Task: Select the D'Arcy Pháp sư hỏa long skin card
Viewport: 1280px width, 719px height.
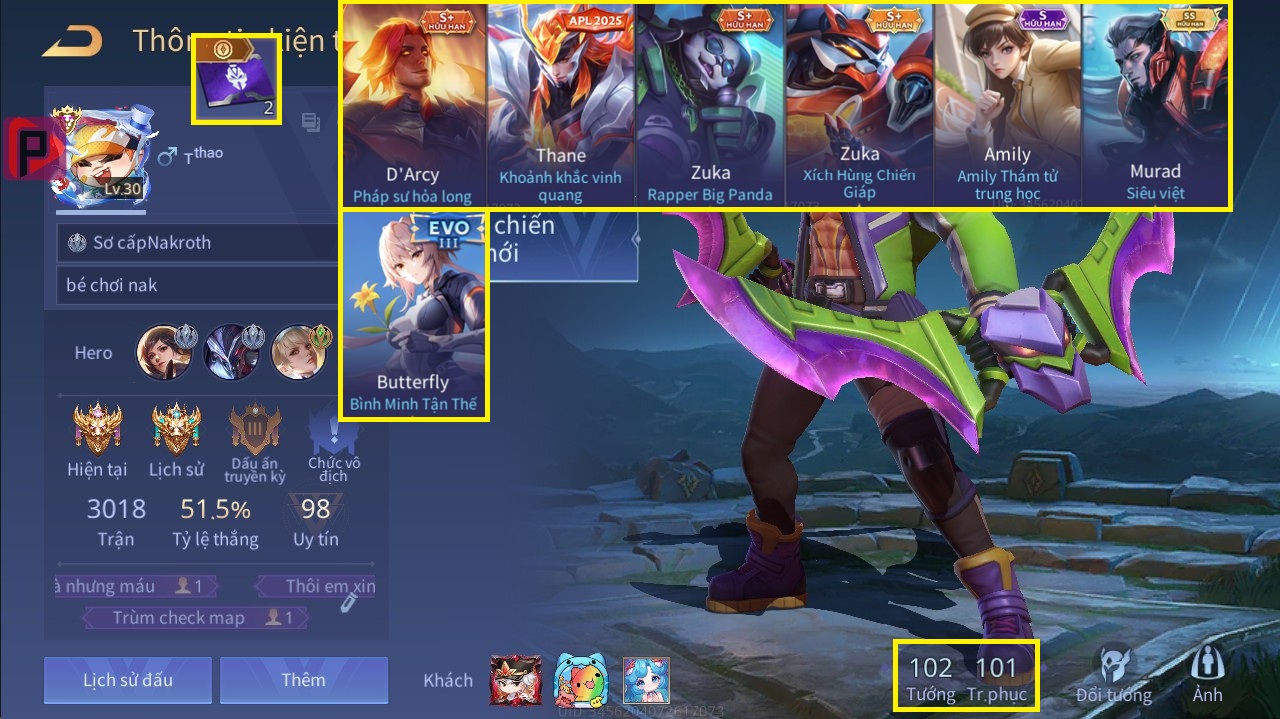Action: point(413,105)
